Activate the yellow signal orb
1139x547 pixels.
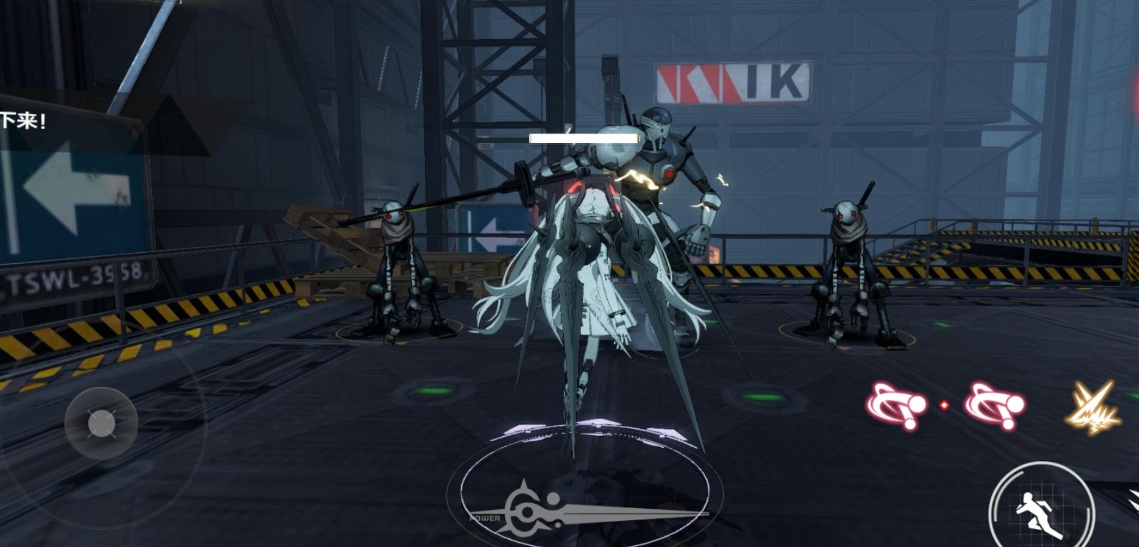pyautogui.click(x=1092, y=408)
